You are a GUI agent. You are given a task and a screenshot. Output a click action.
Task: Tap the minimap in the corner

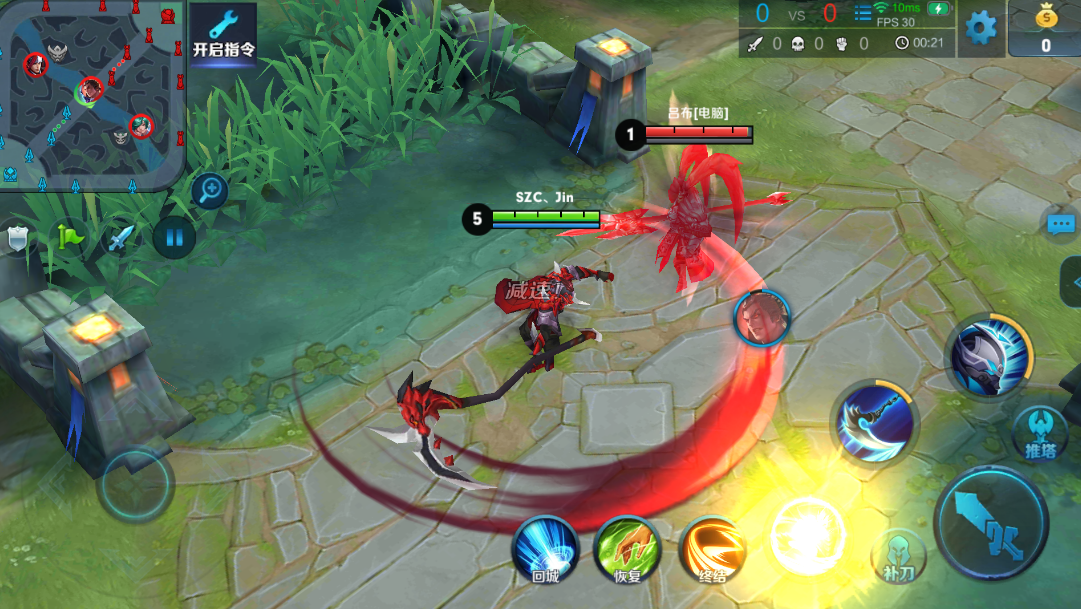(x=92, y=92)
